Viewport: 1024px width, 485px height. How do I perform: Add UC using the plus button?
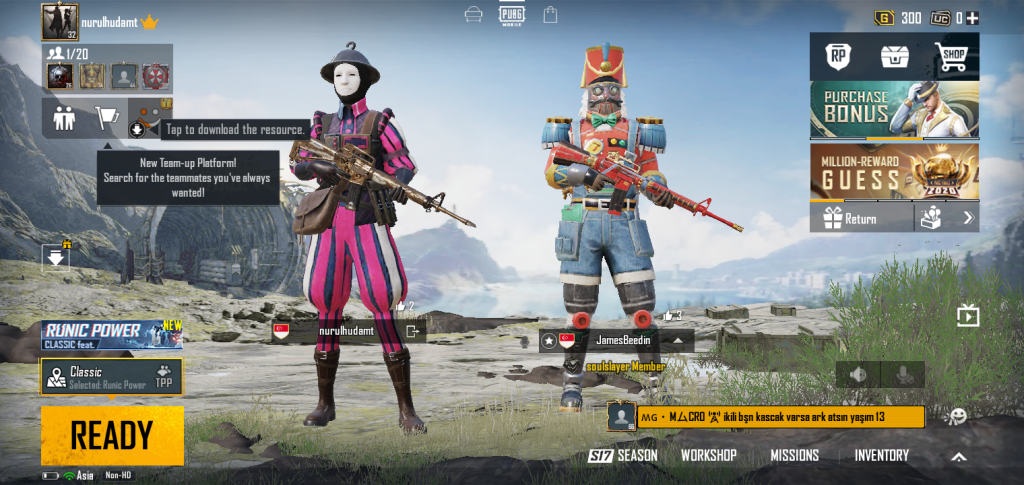tap(973, 18)
